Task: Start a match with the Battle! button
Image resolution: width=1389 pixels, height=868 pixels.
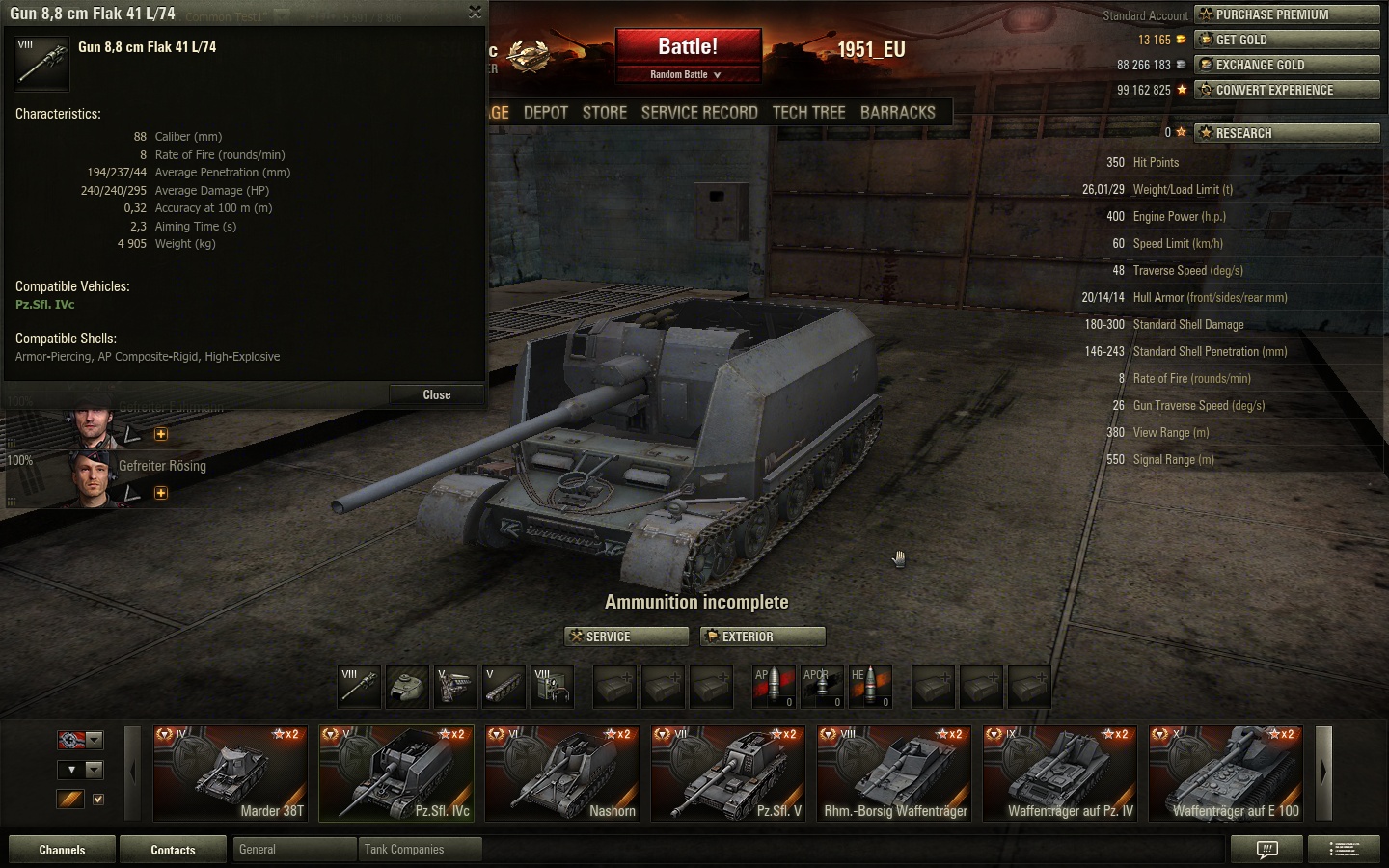Action: [688, 47]
